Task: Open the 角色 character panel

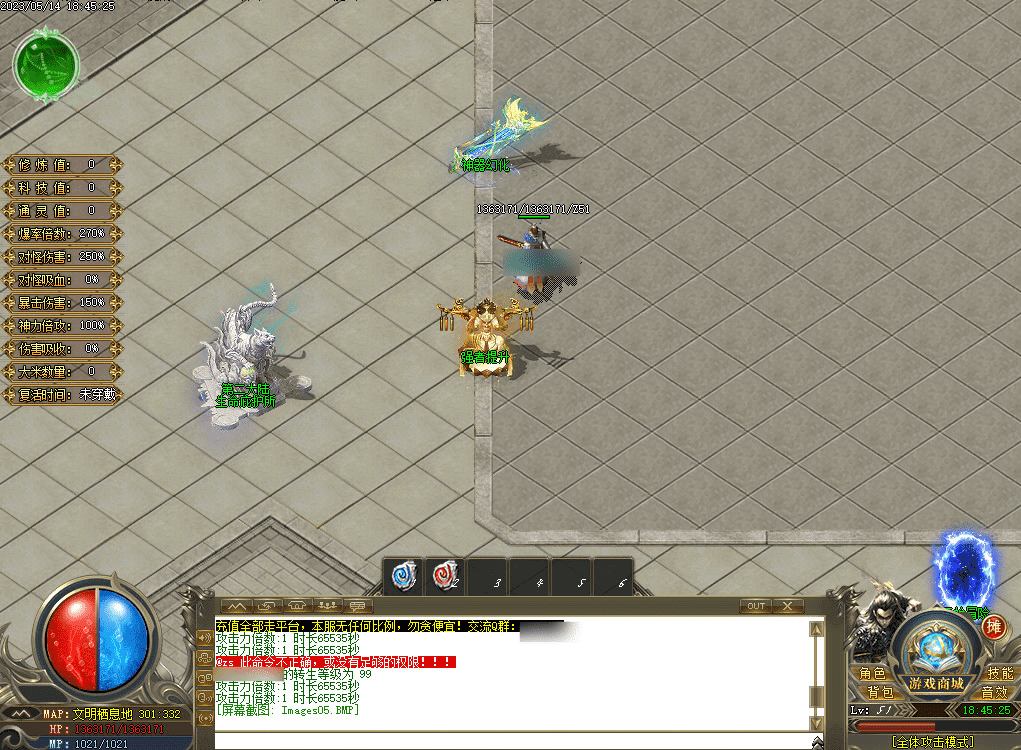Action: (873, 674)
